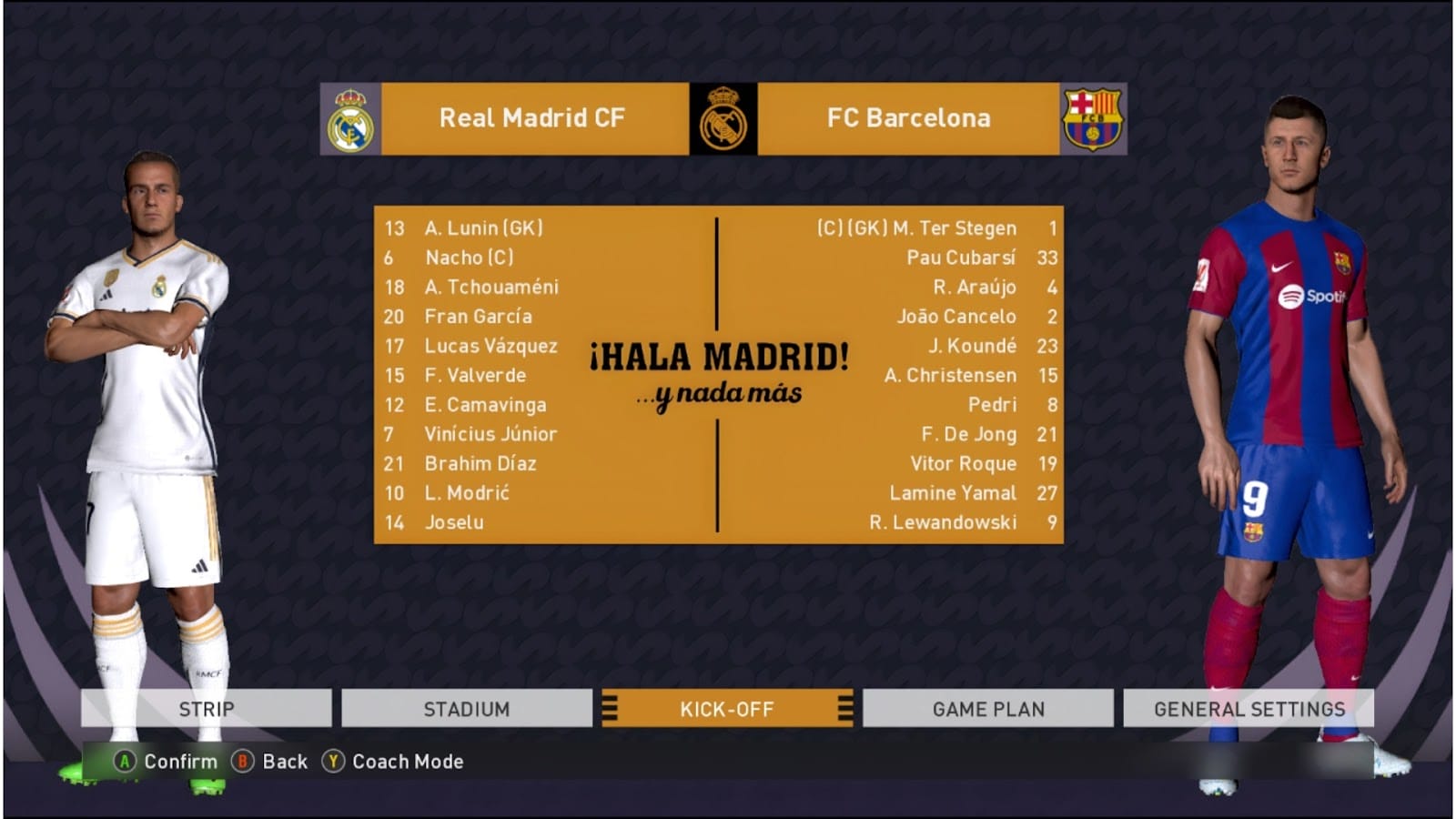
Task: Choose the Stadium option
Action: click(x=467, y=709)
